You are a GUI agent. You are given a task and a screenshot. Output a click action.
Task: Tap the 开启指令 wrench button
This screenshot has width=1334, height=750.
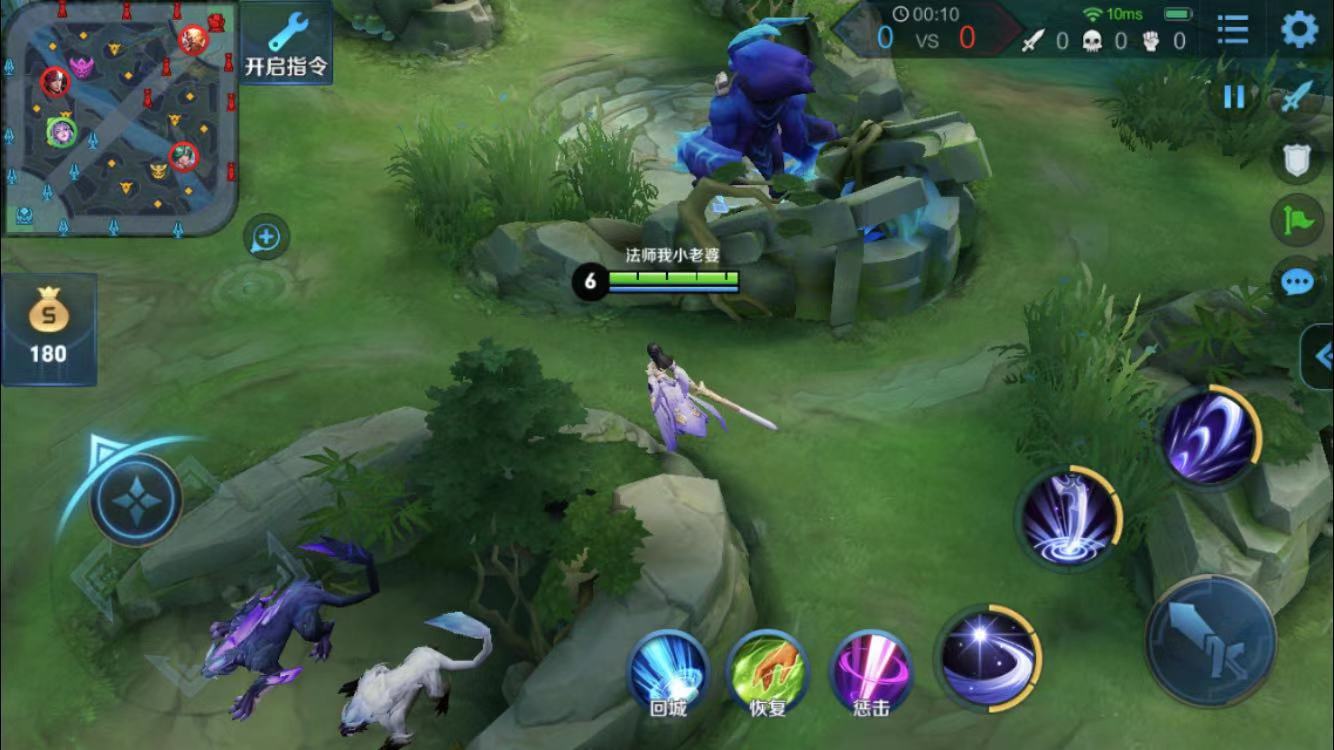(286, 43)
